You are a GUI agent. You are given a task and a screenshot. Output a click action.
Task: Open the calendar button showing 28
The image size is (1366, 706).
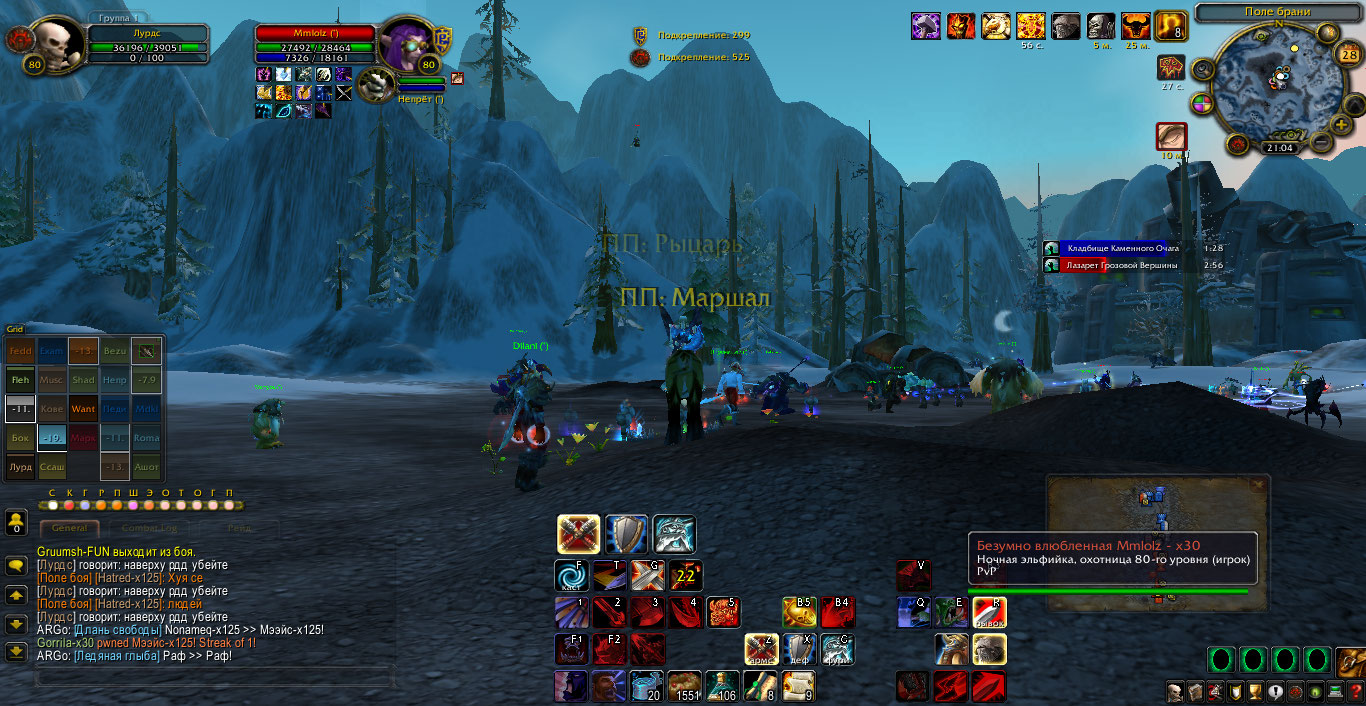pos(1347,54)
